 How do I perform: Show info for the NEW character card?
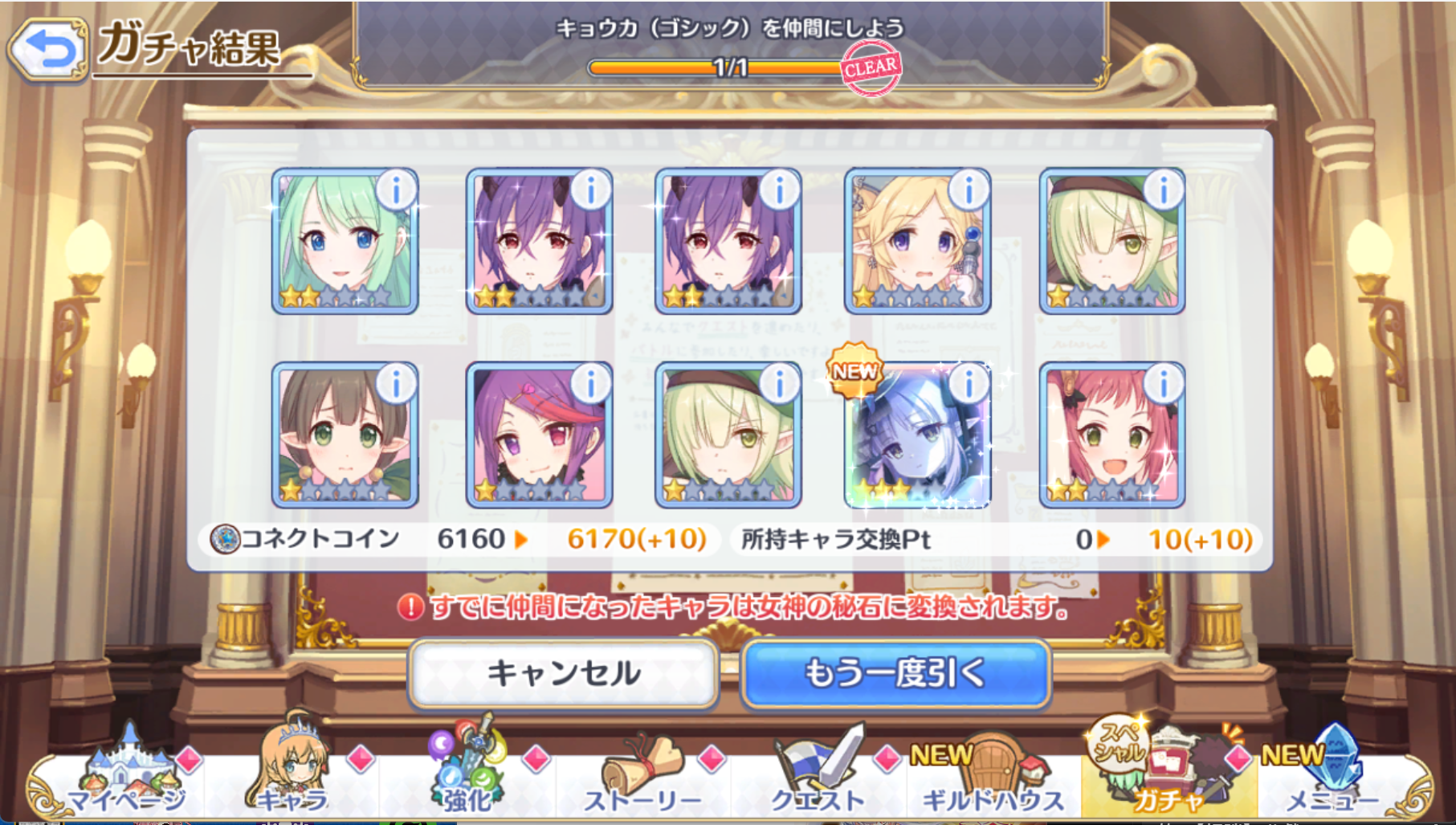point(969,384)
